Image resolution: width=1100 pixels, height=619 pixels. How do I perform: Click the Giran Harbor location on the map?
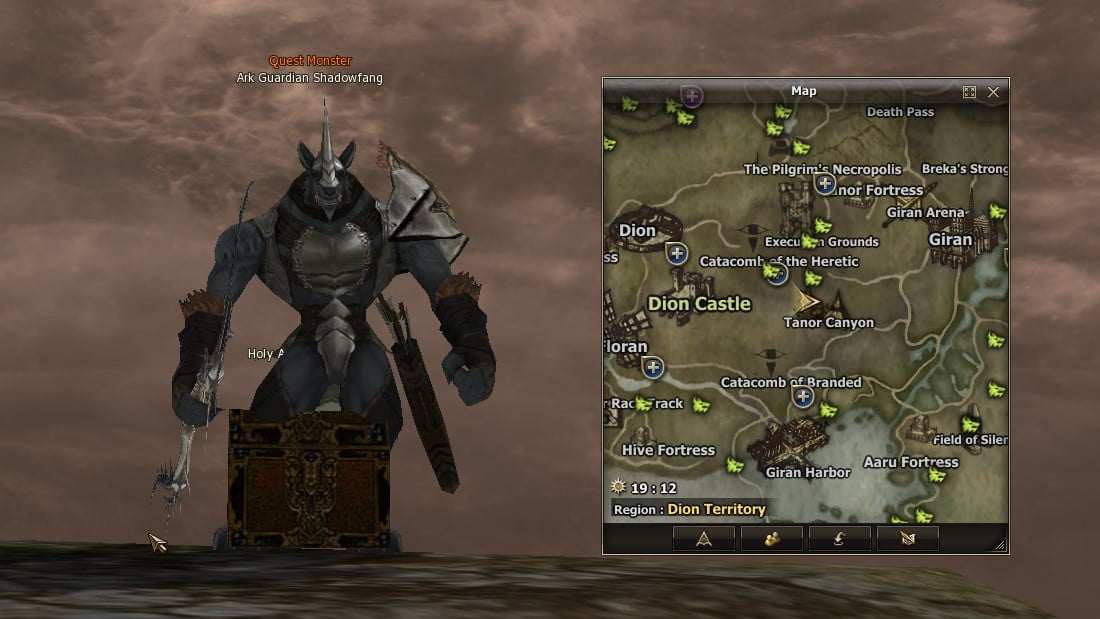(806, 472)
